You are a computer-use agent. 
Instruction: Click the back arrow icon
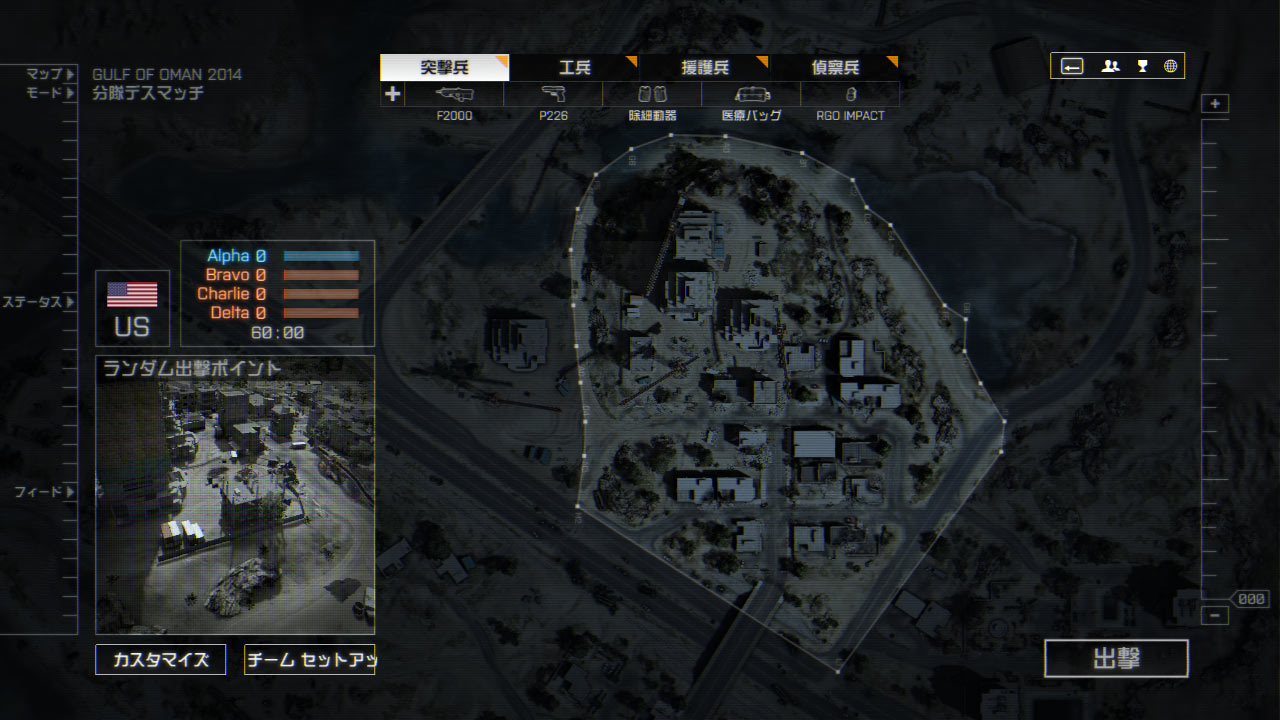[1072, 66]
